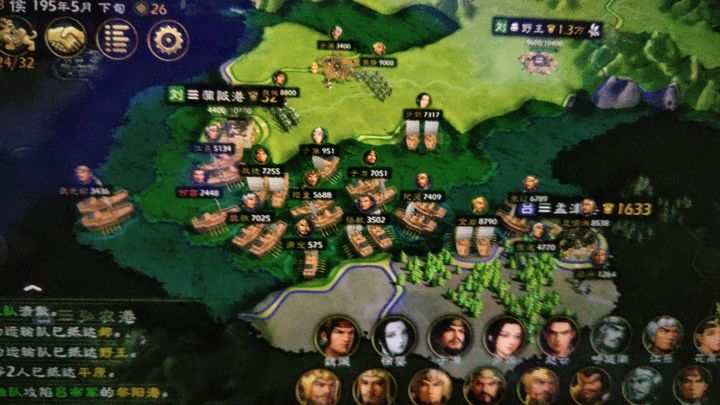Open the list menu icon
This screenshot has height=405, width=720.
coord(117,39)
